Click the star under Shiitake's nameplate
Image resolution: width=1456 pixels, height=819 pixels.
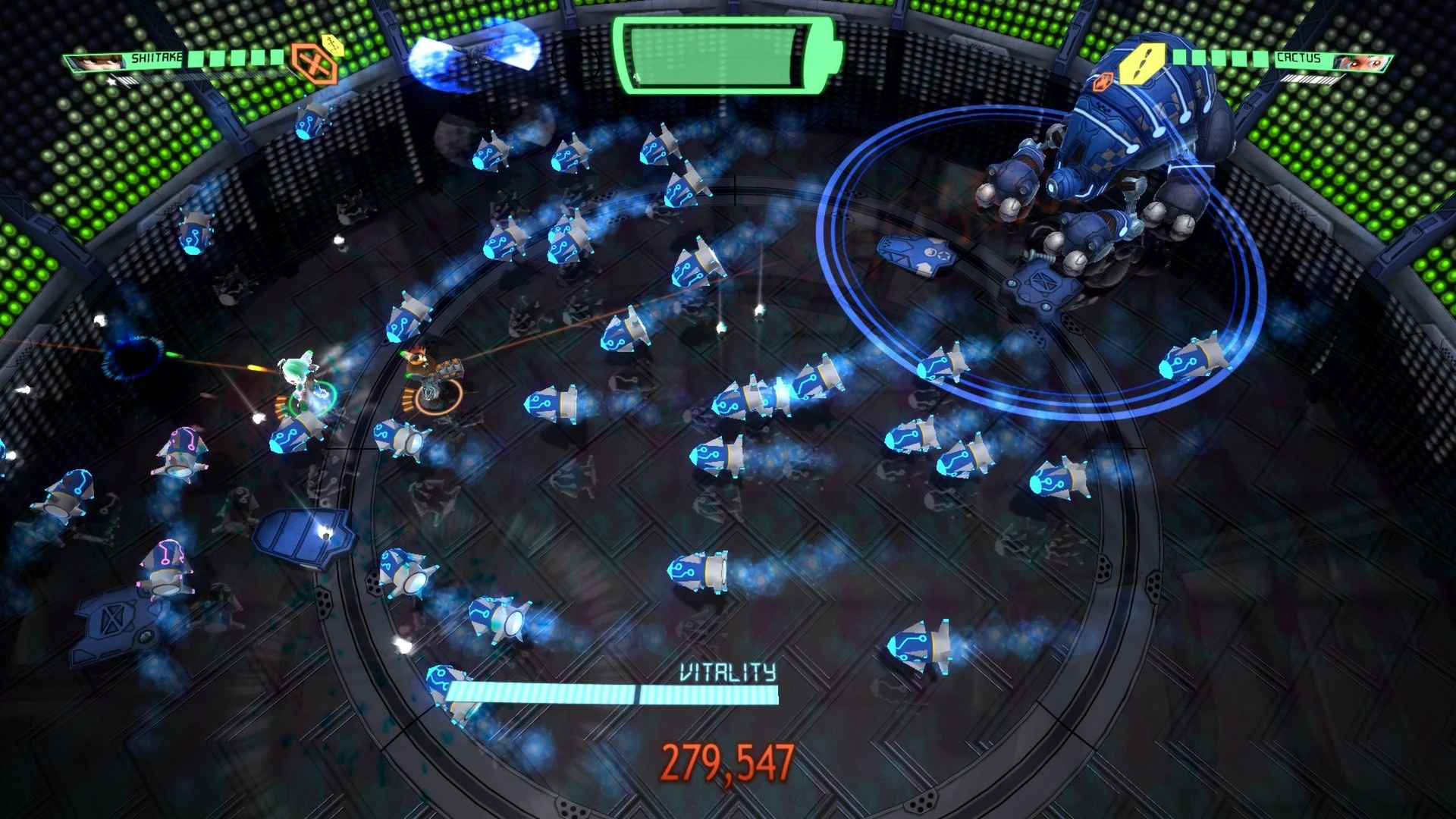tap(111, 82)
